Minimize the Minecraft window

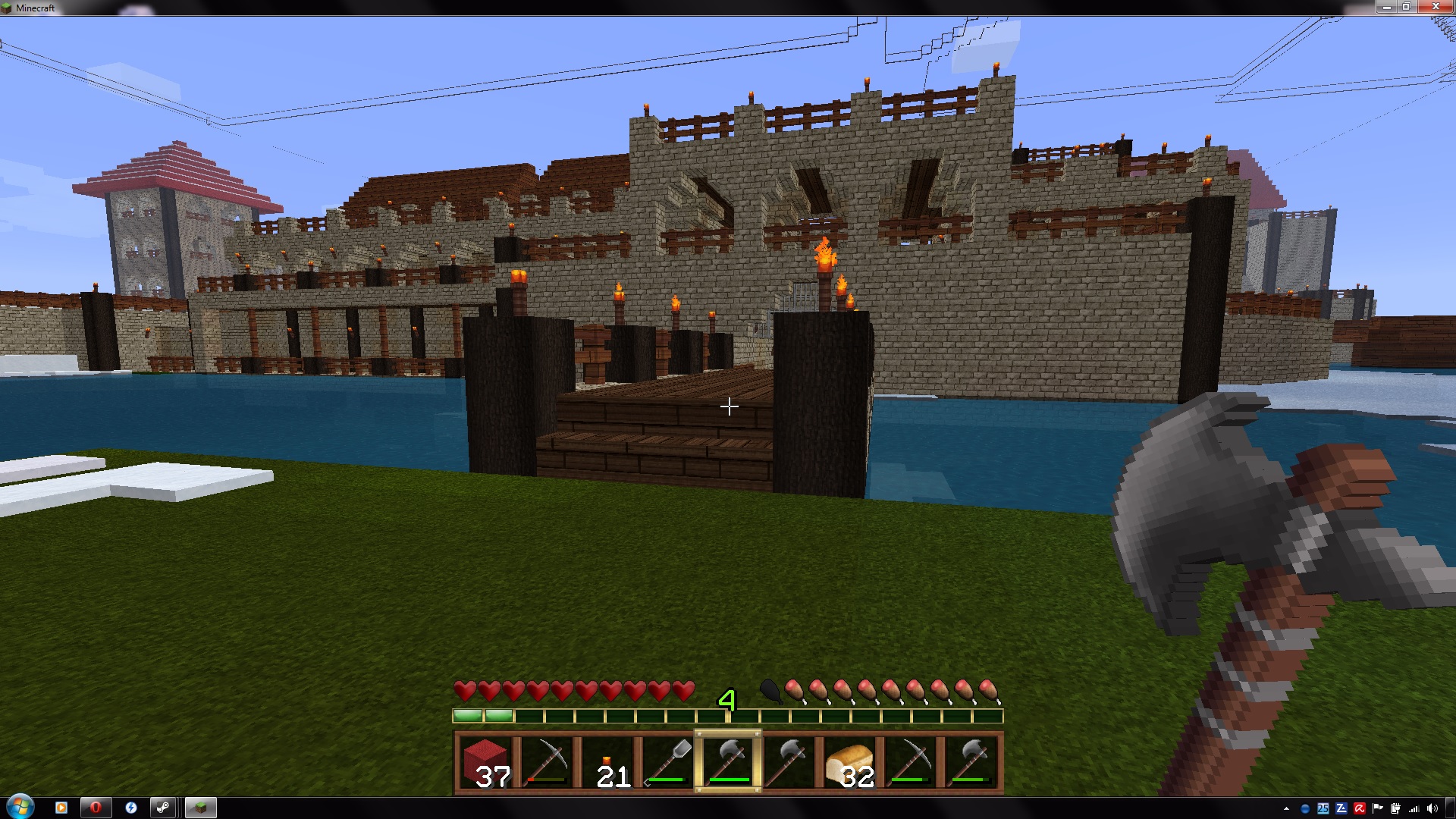tap(1386, 7)
